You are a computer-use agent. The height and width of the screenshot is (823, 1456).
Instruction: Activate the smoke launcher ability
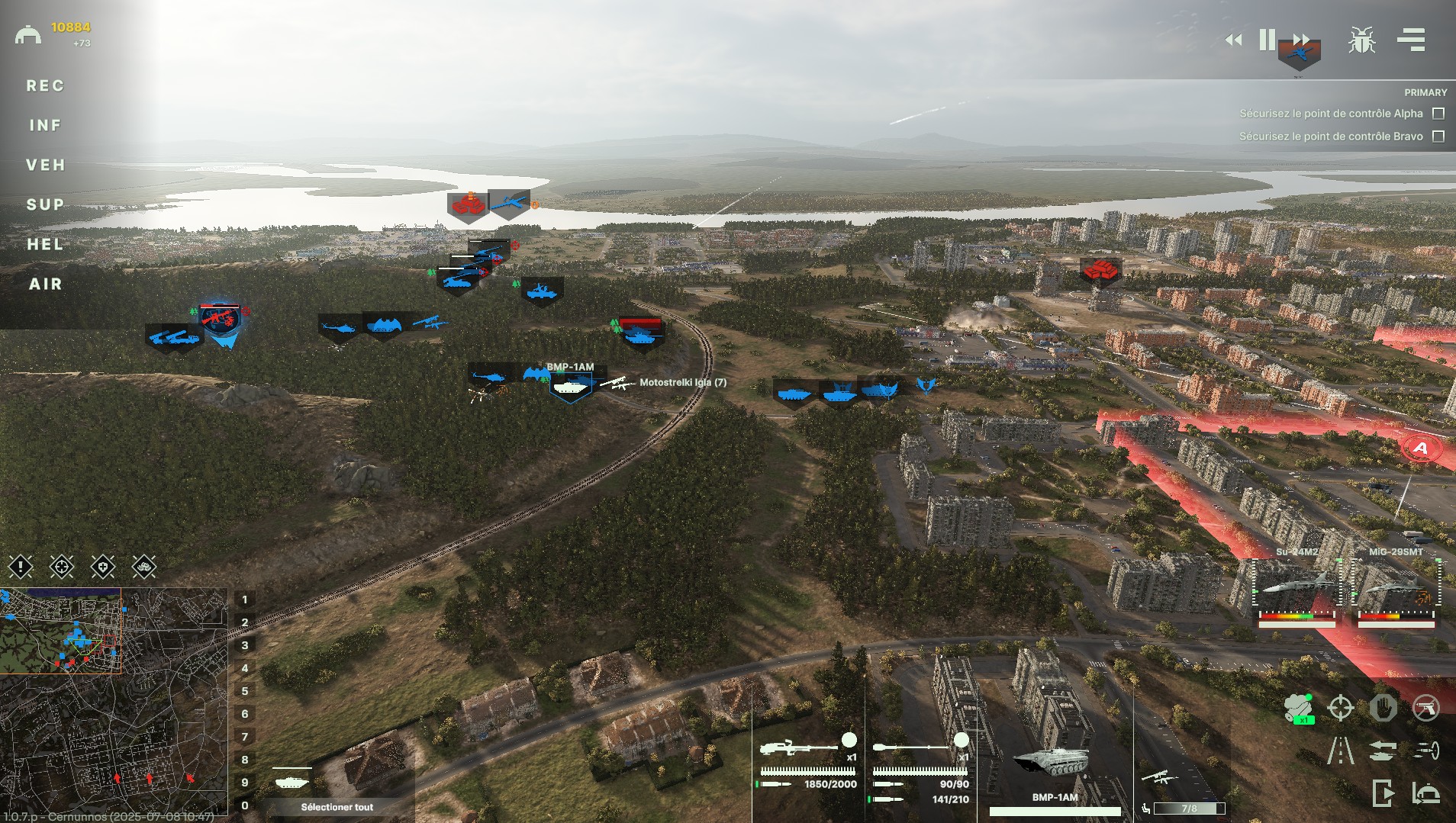tap(1298, 708)
